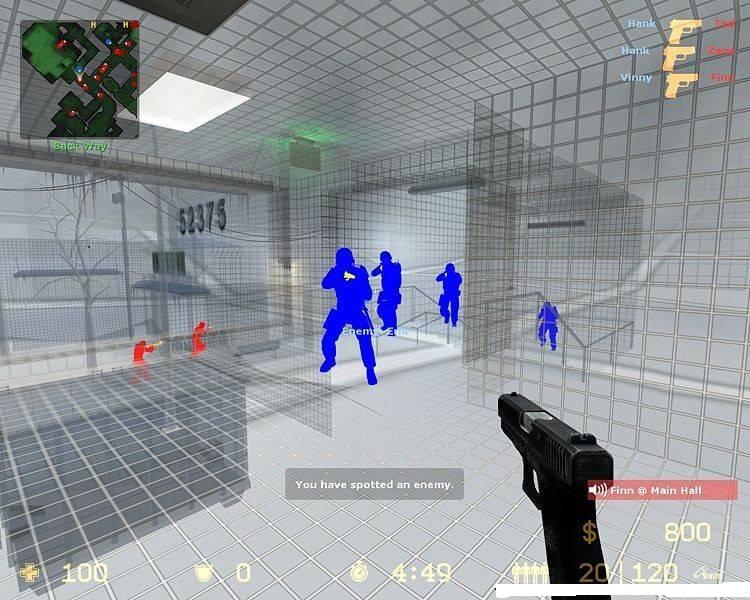750x600 pixels.
Task: Click the Vinny killed Finn kill feed row
Action: 680,78
